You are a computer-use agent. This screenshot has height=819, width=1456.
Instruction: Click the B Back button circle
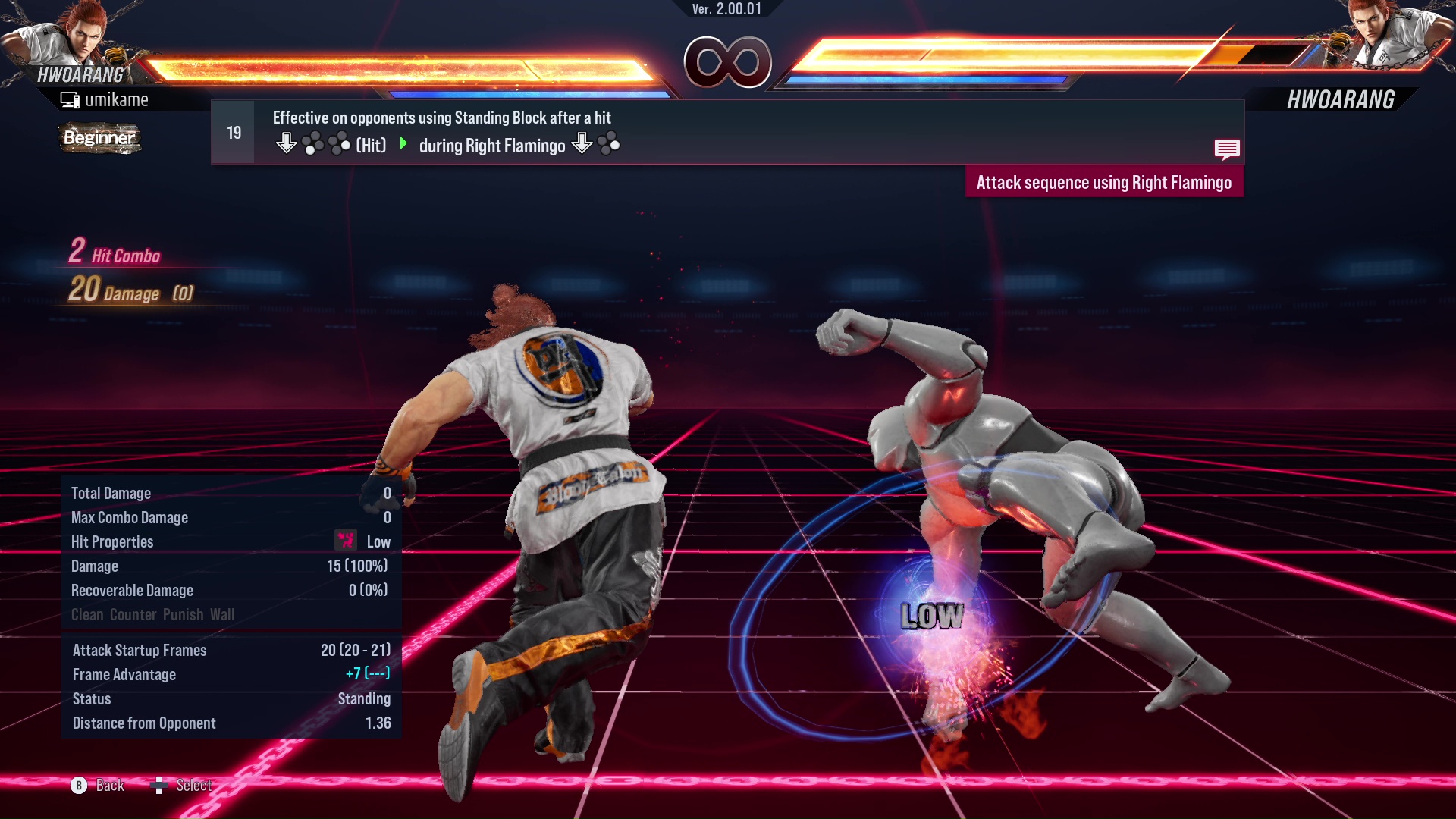coord(79,786)
